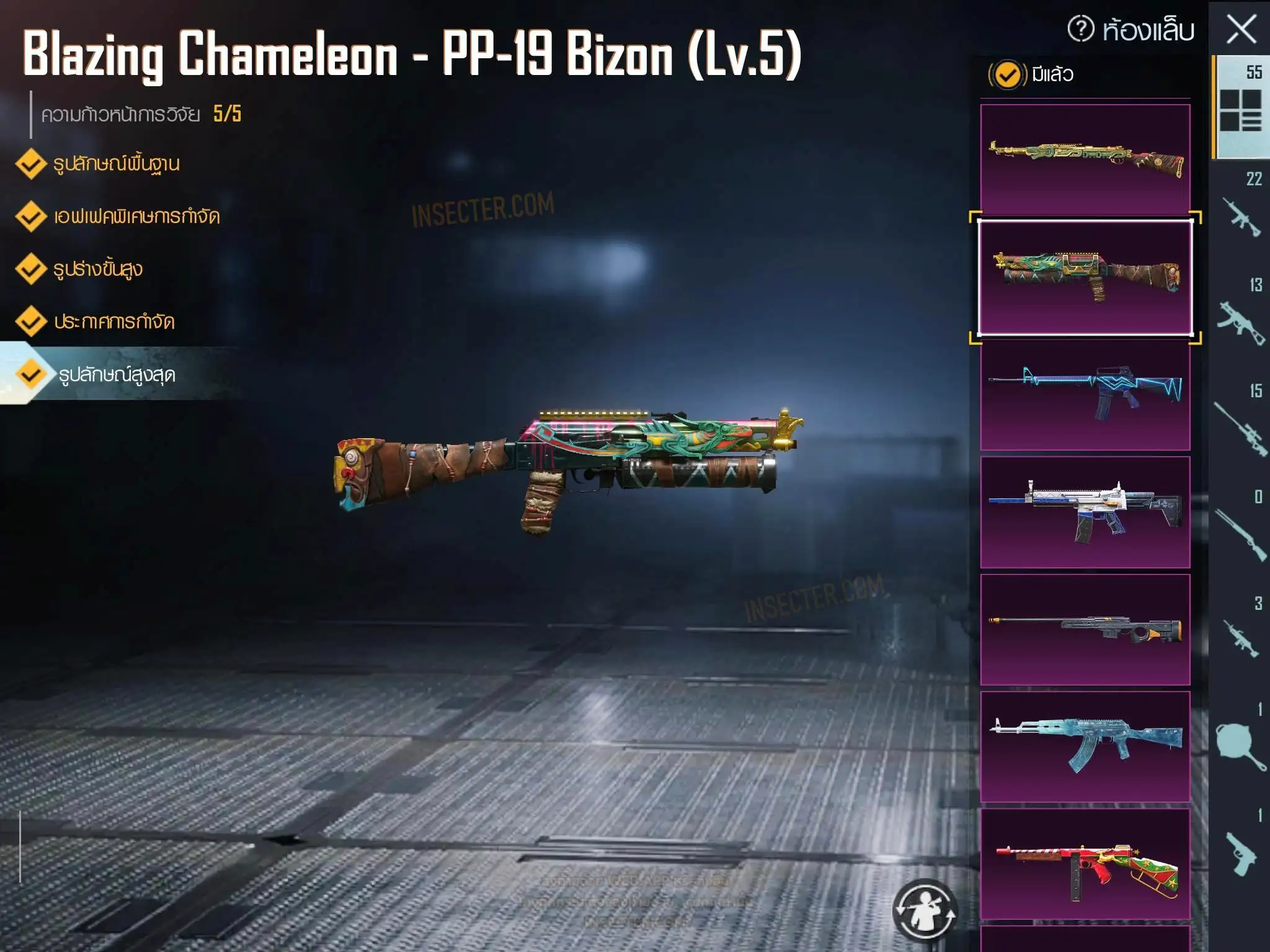
Task: View the เอฟเฟคพิเศษการกำจัด upgrade level
Action: [136, 217]
